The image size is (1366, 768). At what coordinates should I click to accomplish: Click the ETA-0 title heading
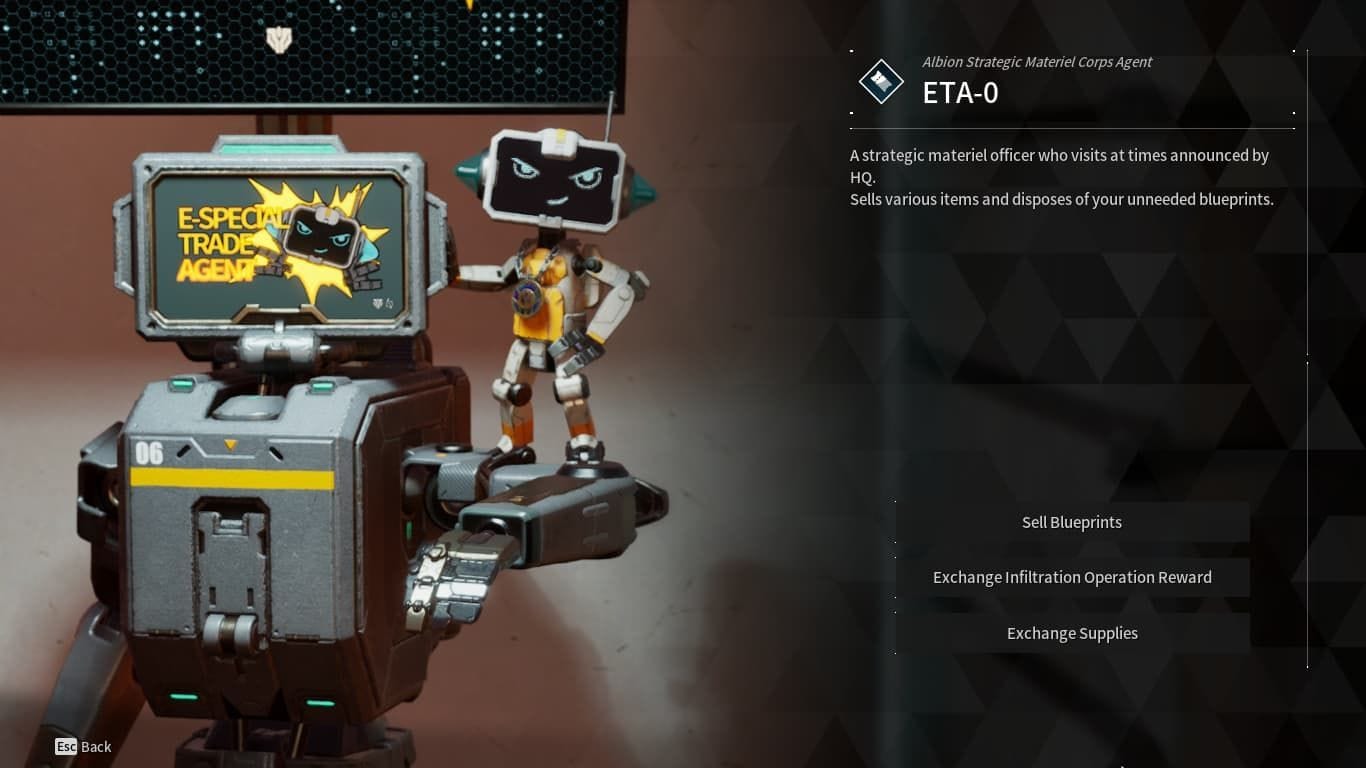959,93
